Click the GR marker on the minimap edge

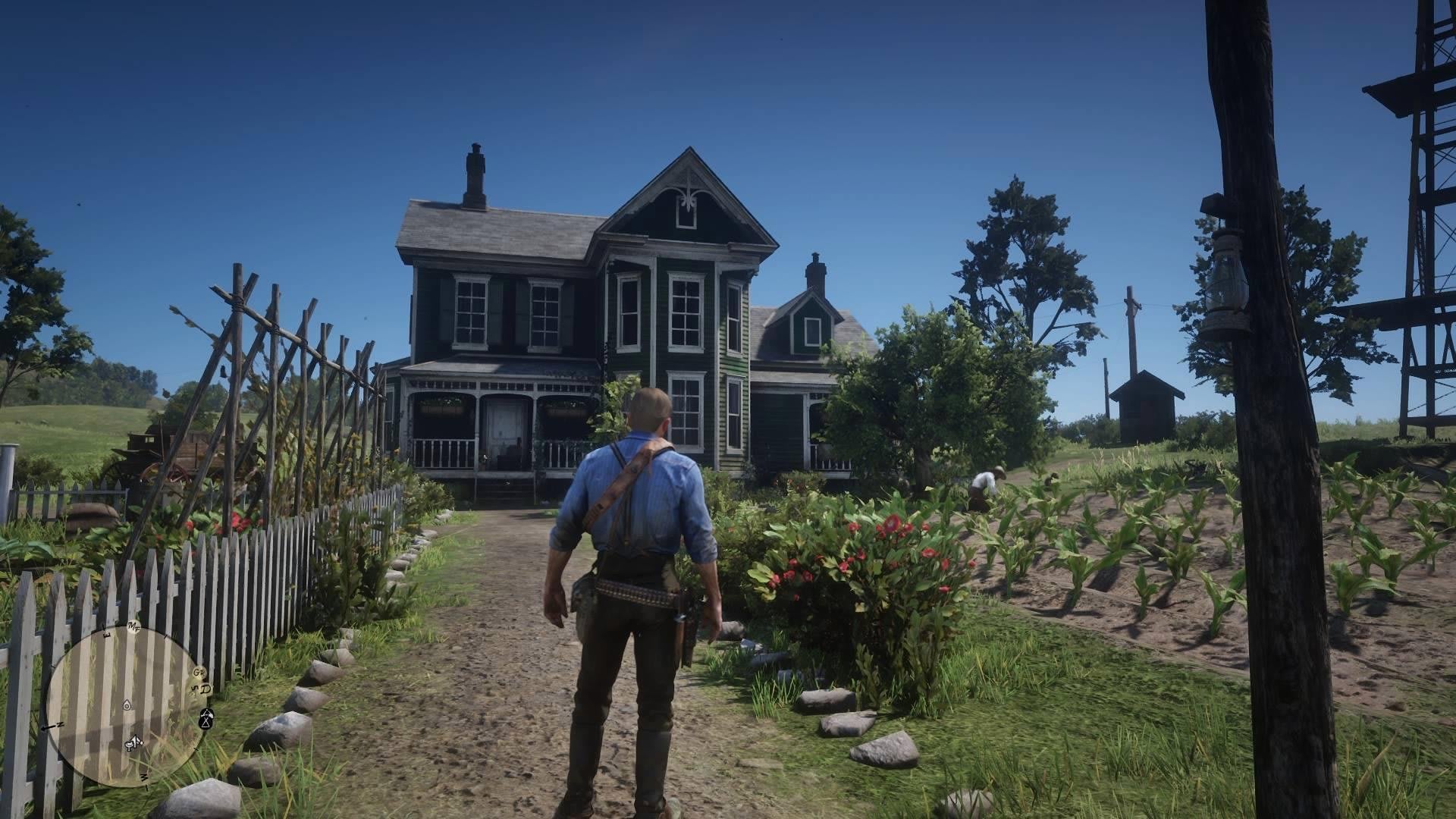point(199,673)
